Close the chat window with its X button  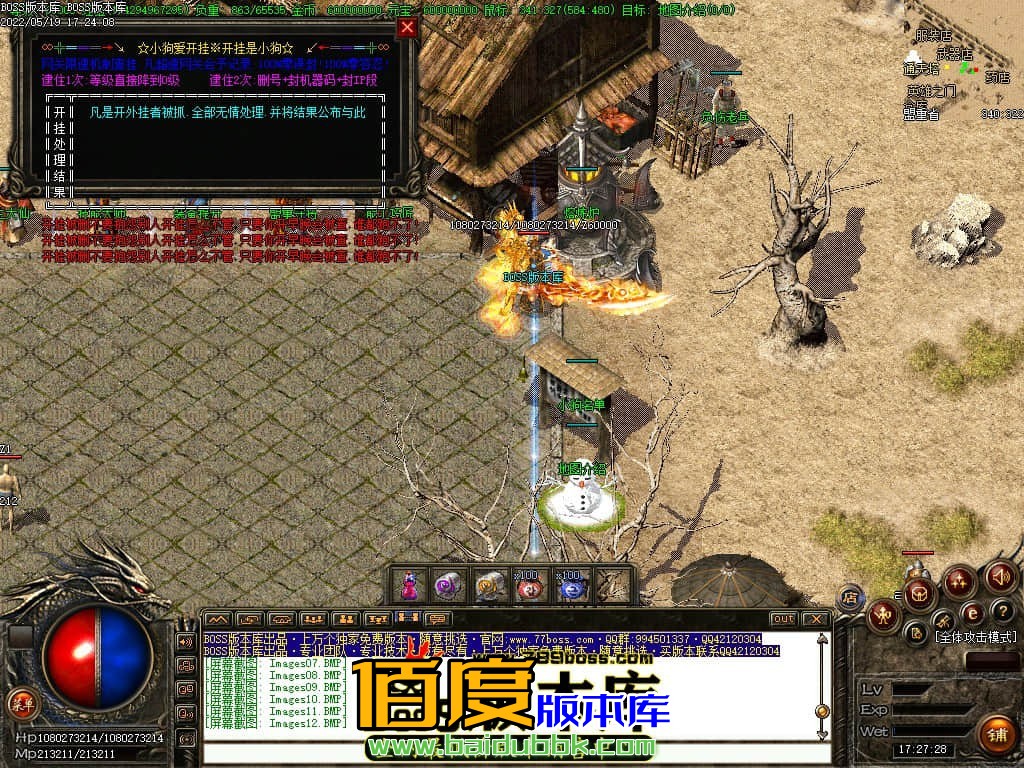click(x=816, y=619)
